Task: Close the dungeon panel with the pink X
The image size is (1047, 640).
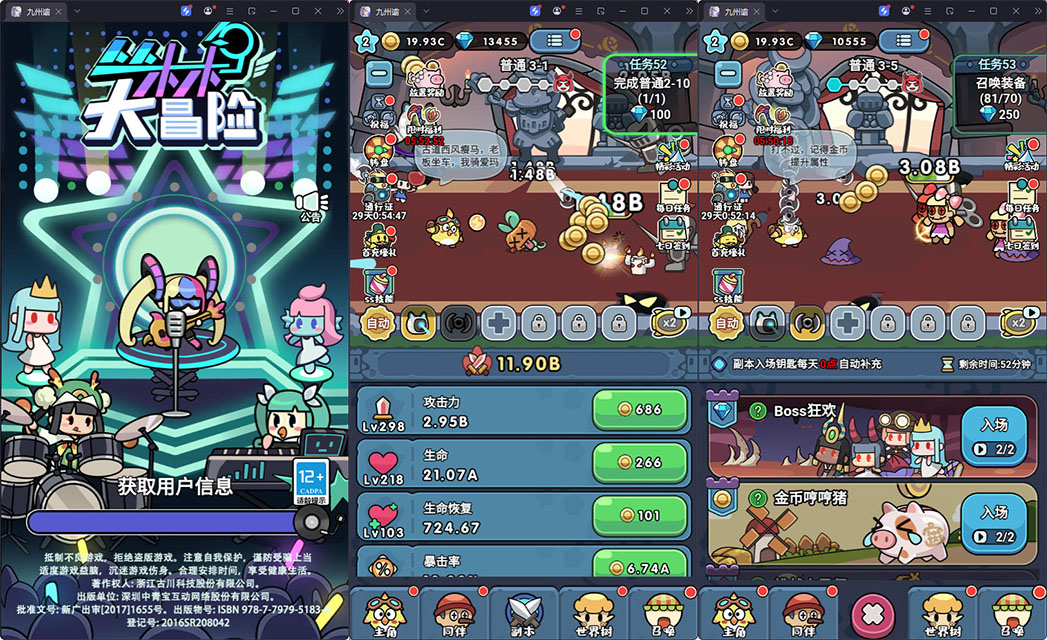Action: coord(871,611)
